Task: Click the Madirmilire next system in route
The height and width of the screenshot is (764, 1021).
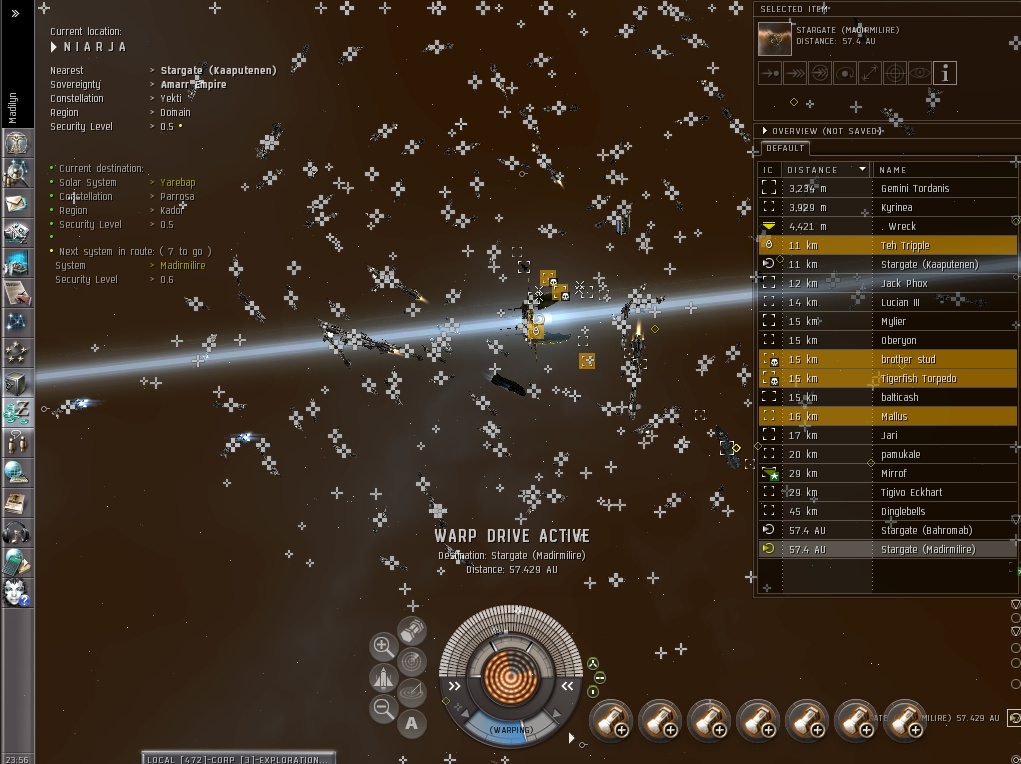Action: [x=183, y=266]
